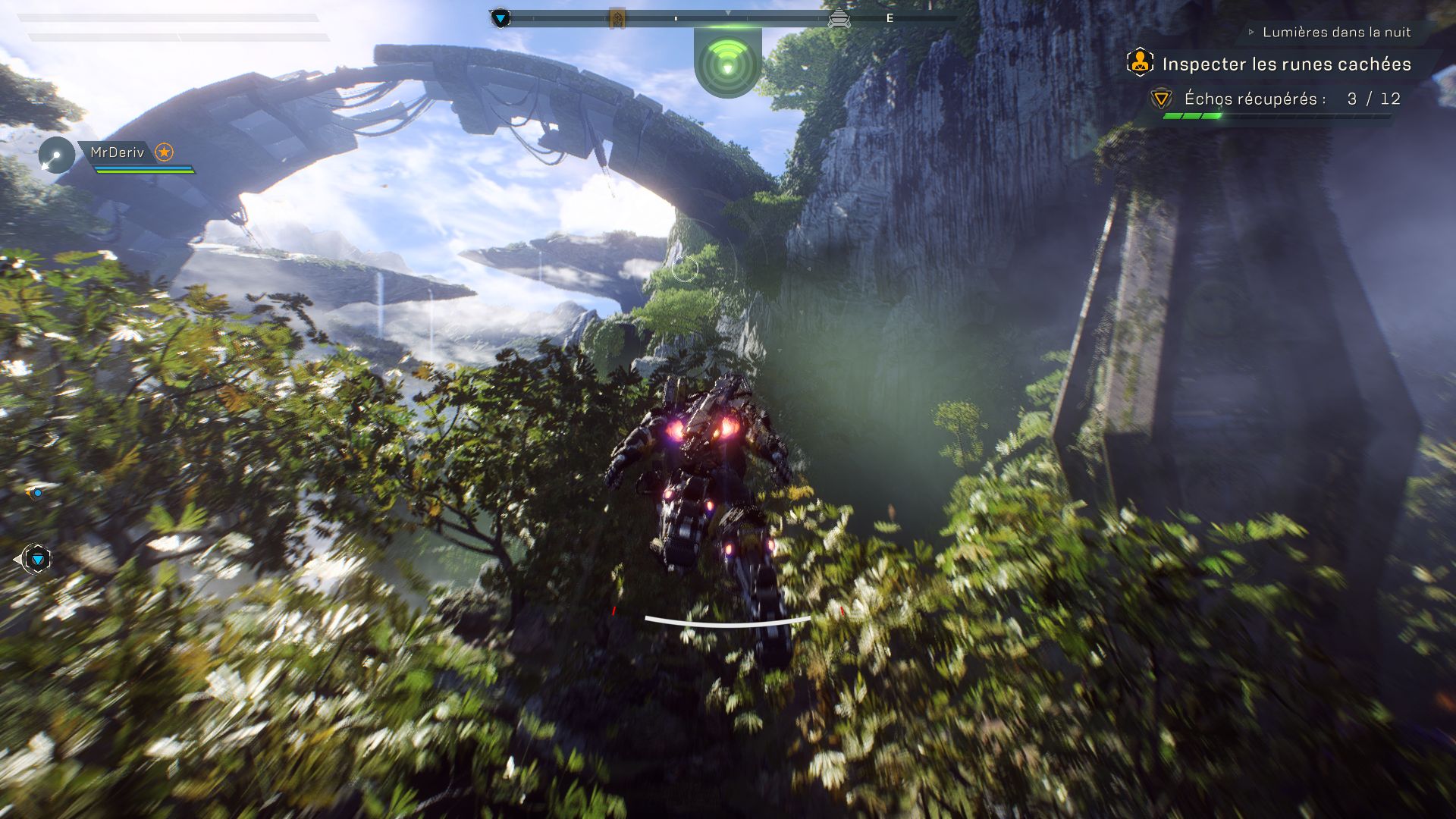
Task: Select the hexagonal blue waypoint marker on the left
Action: click(x=36, y=560)
